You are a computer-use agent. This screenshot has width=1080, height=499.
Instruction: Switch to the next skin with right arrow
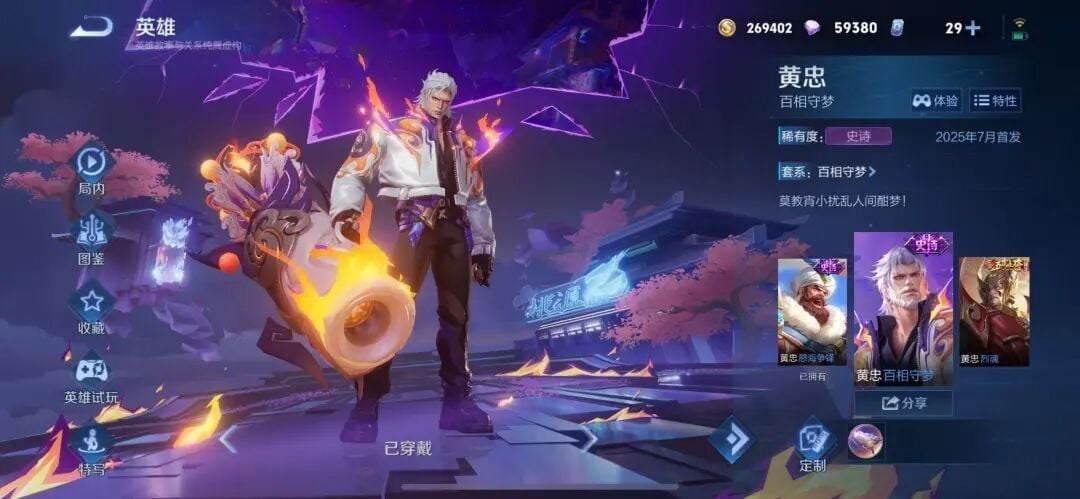coord(589,437)
